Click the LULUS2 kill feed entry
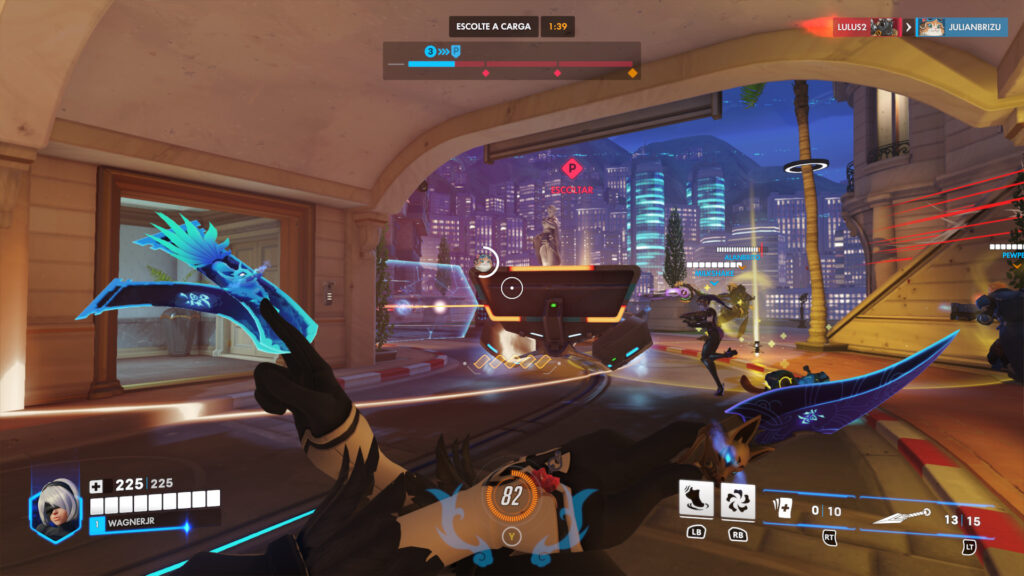The height and width of the screenshot is (576, 1024). (866, 27)
